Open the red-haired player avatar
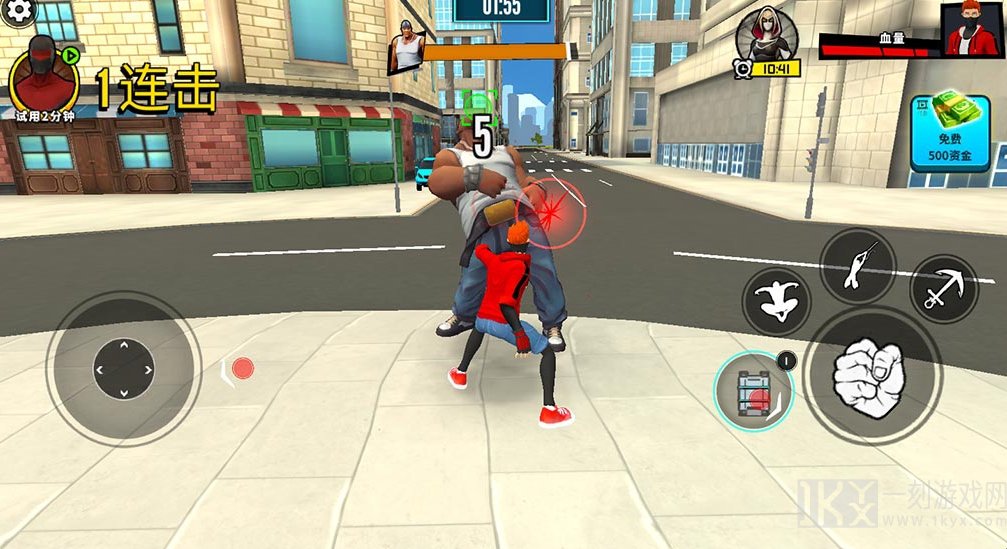Viewport: 1007px width, 549px height. click(972, 29)
